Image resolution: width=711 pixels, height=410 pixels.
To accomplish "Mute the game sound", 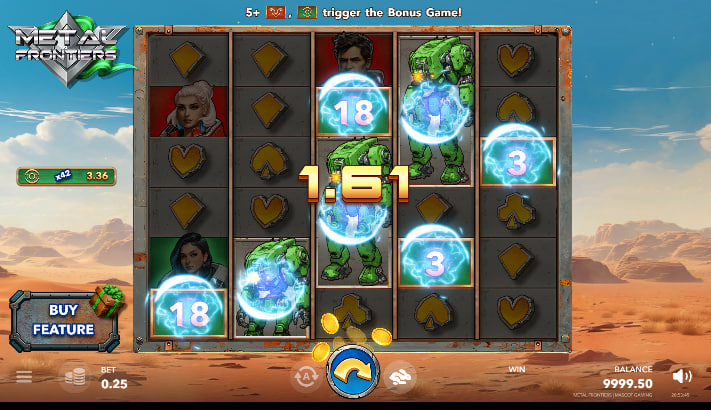I will (682, 376).
